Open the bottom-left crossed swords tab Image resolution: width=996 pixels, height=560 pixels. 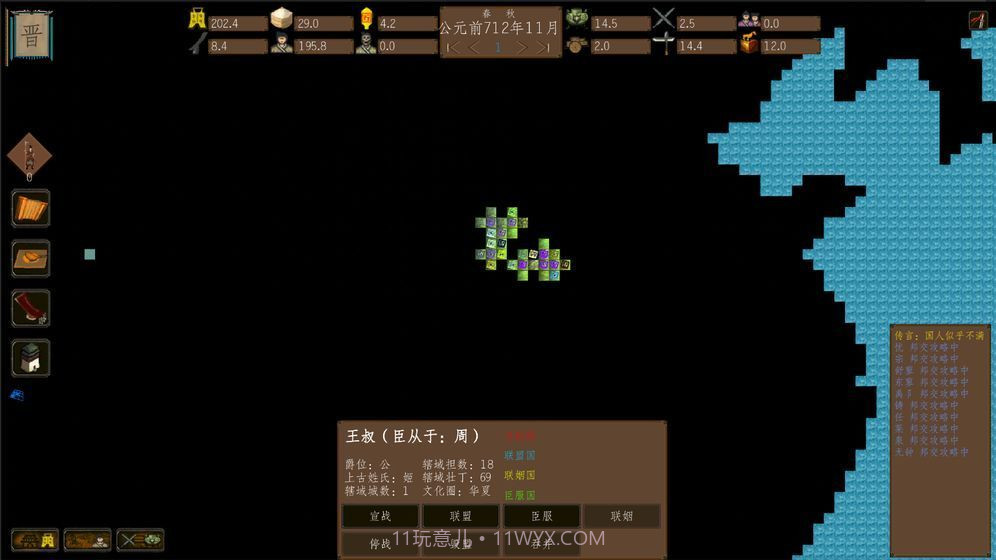(141, 540)
